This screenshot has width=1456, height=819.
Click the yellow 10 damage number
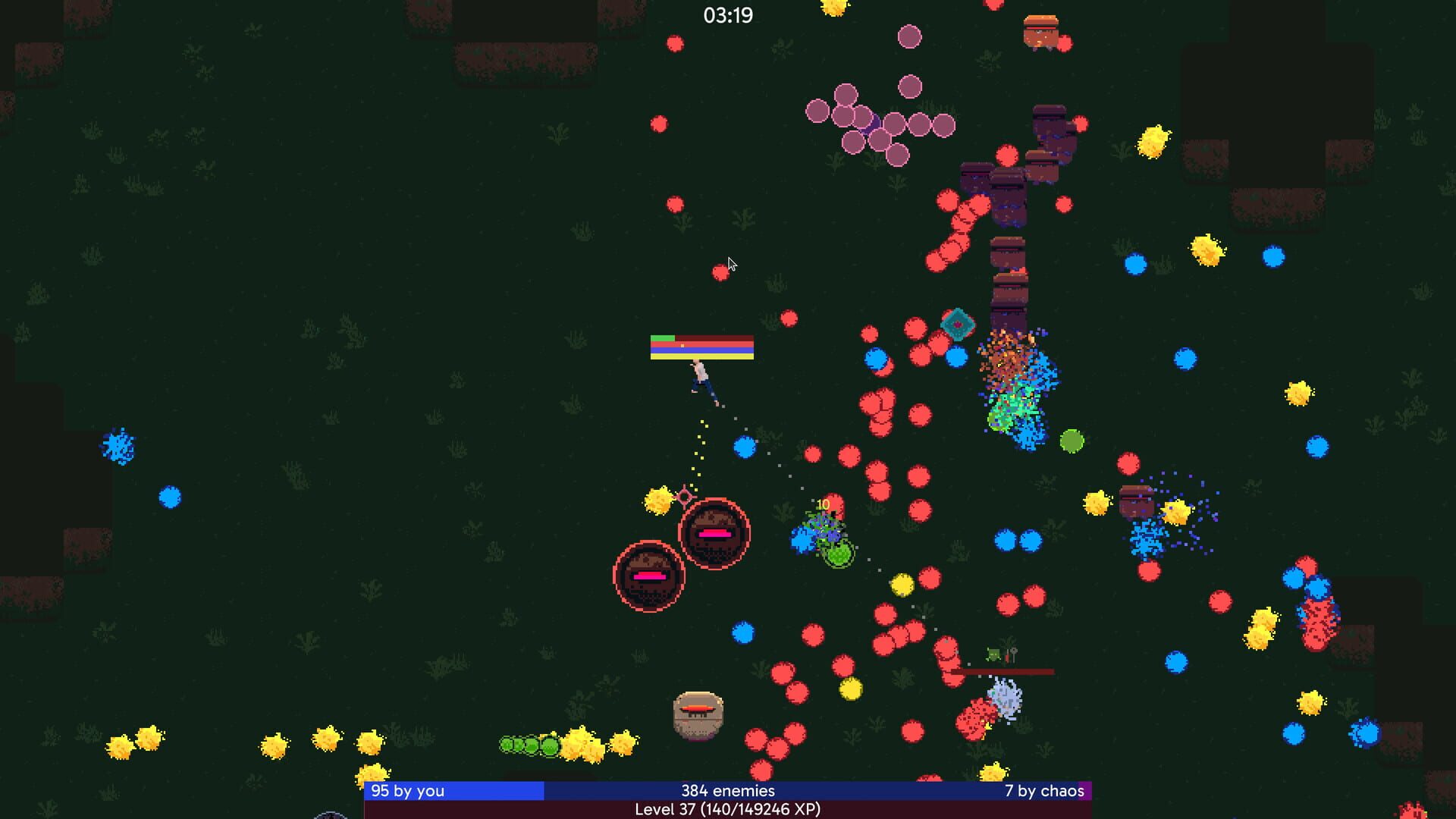tap(822, 503)
